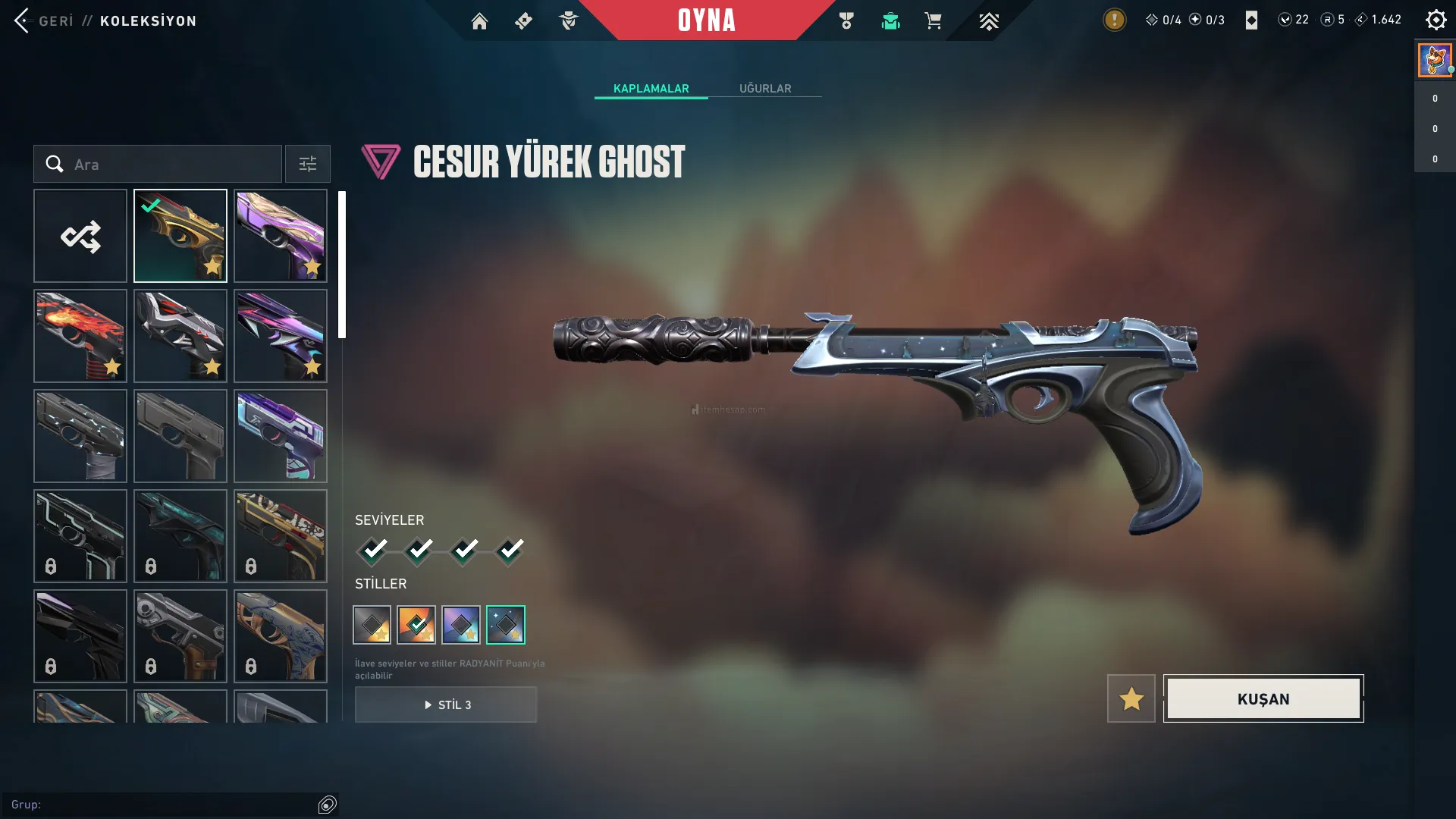Screen dimensions: 1456x819
Task: Click the OYNA play button
Action: pos(706,20)
